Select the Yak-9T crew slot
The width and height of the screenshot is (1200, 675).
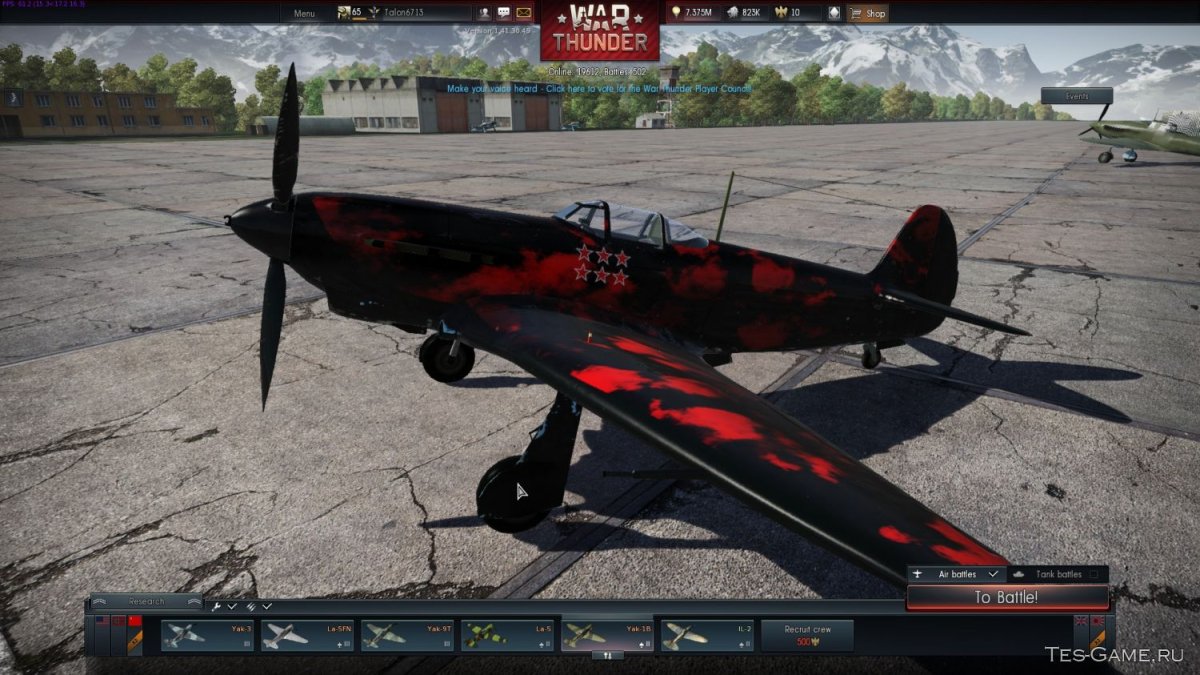click(408, 635)
